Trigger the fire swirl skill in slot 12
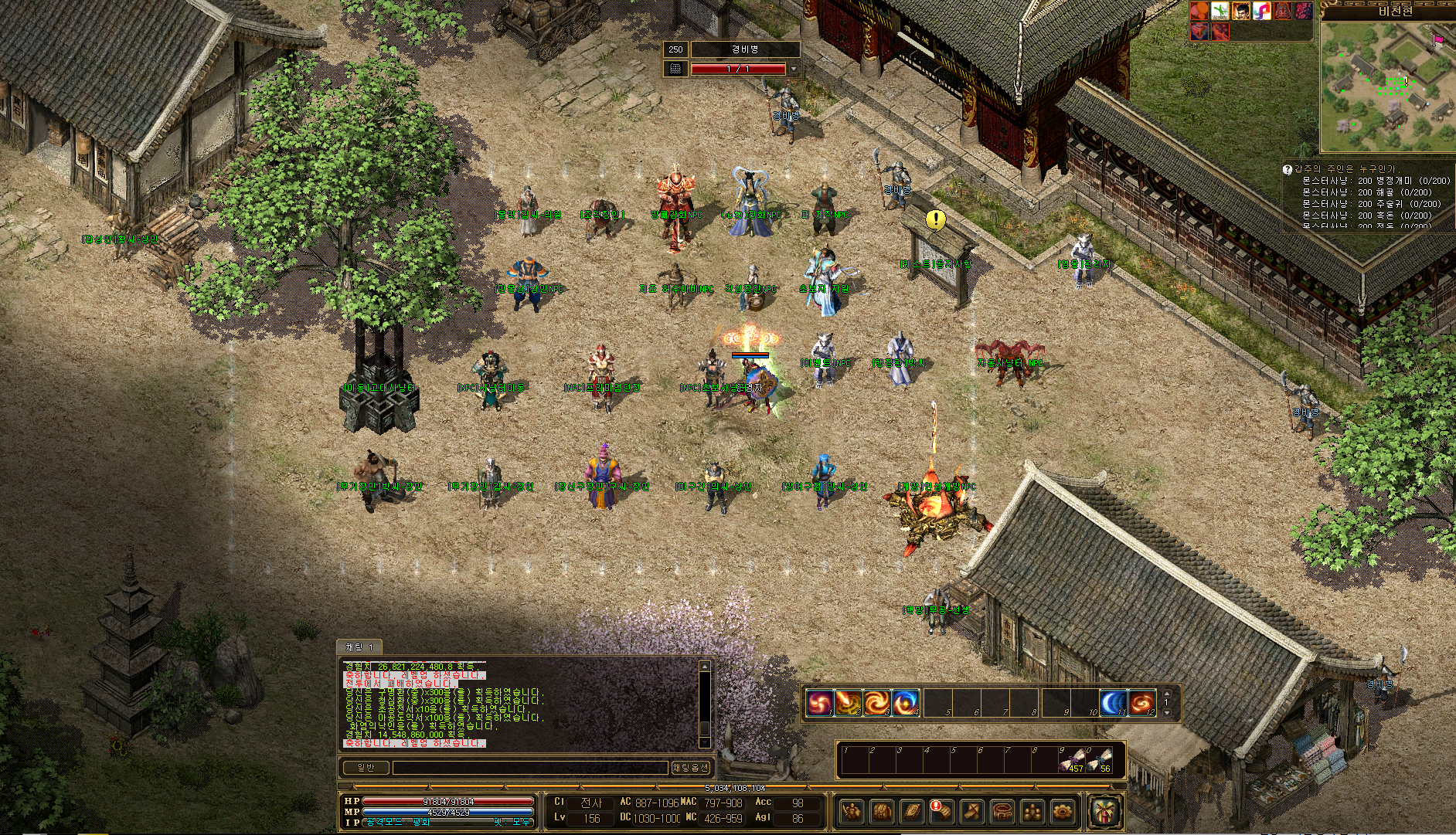The width and height of the screenshot is (1456, 835). point(1141,703)
